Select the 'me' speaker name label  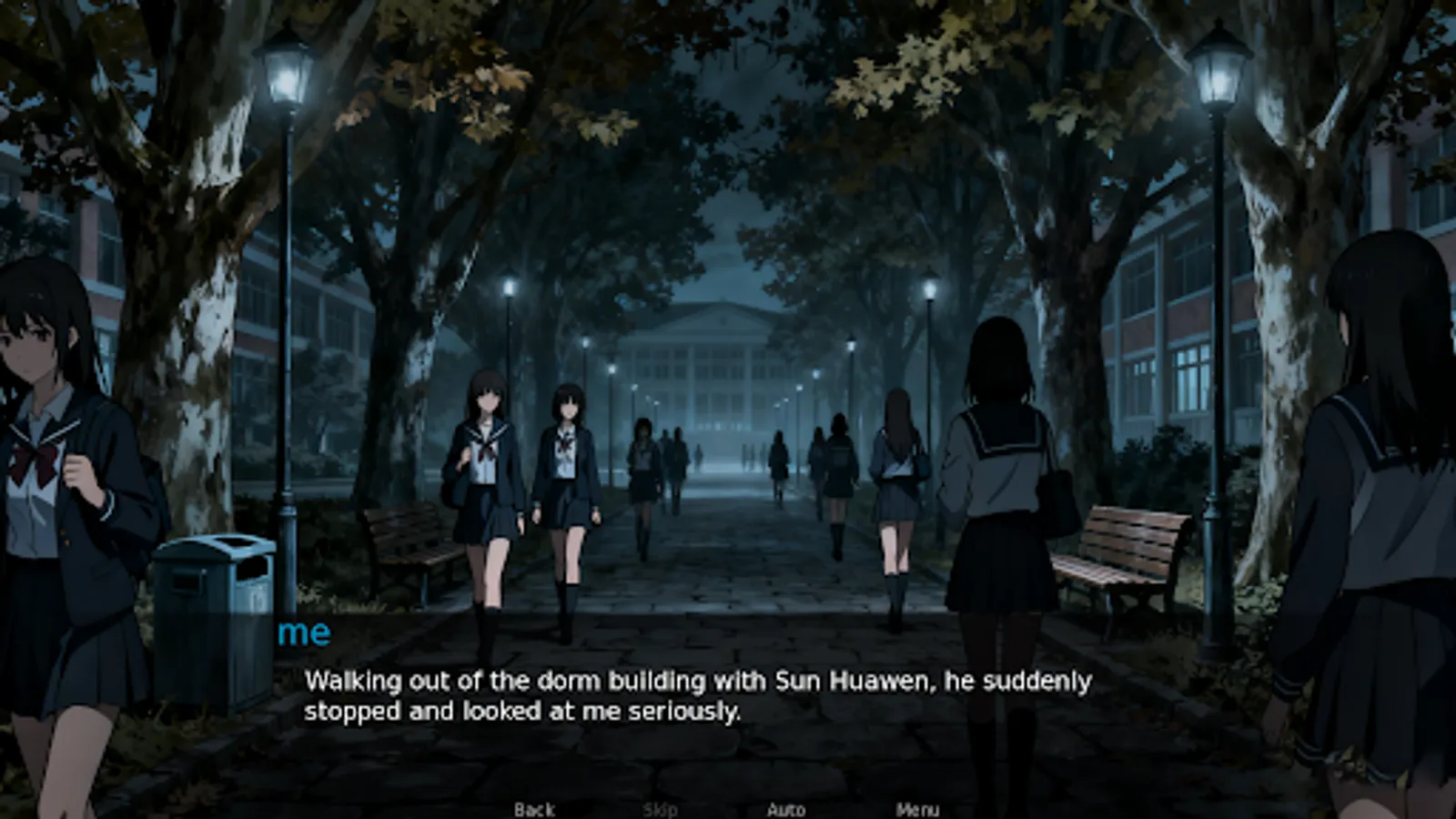[x=304, y=634]
